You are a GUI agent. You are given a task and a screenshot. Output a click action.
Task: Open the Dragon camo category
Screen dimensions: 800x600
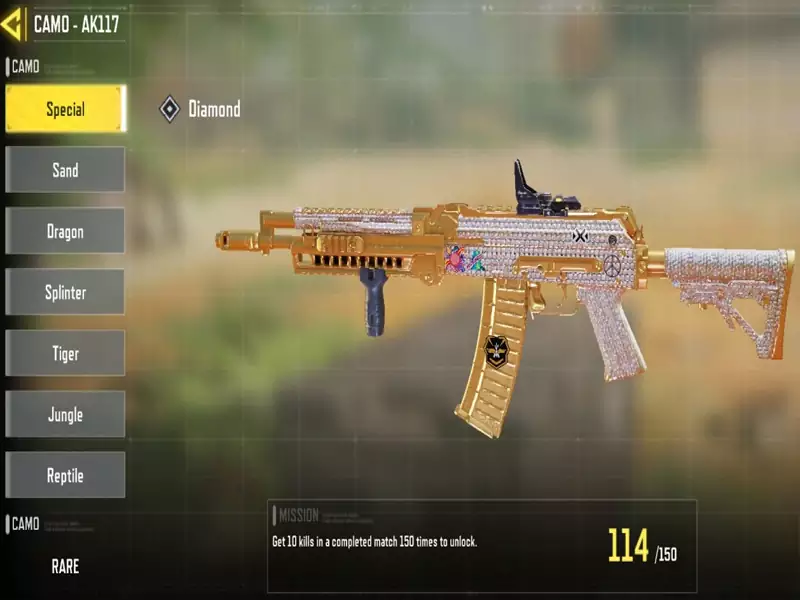point(65,231)
